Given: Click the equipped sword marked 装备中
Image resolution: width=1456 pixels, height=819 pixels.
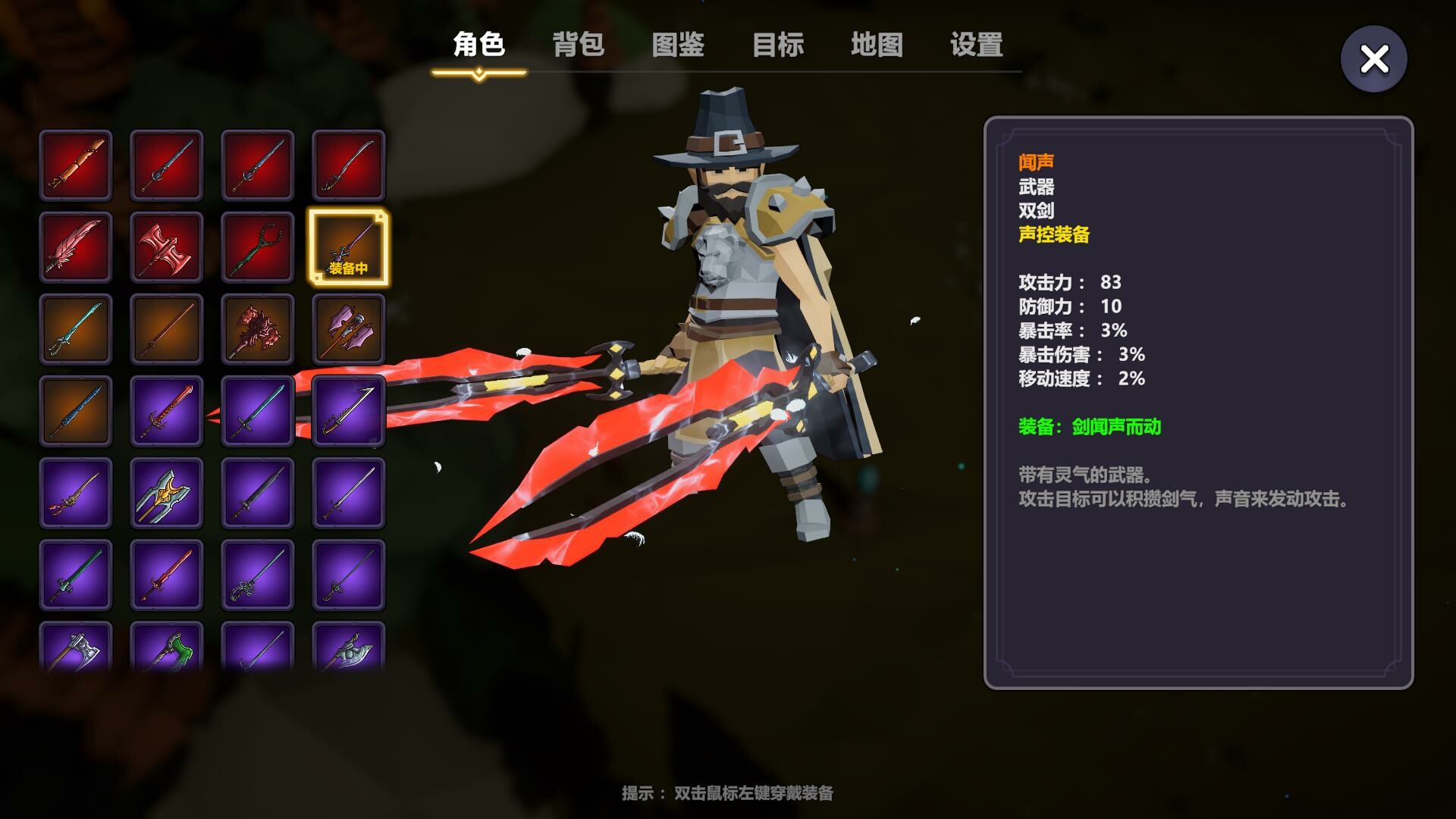Looking at the screenshot, I should [x=349, y=246].
